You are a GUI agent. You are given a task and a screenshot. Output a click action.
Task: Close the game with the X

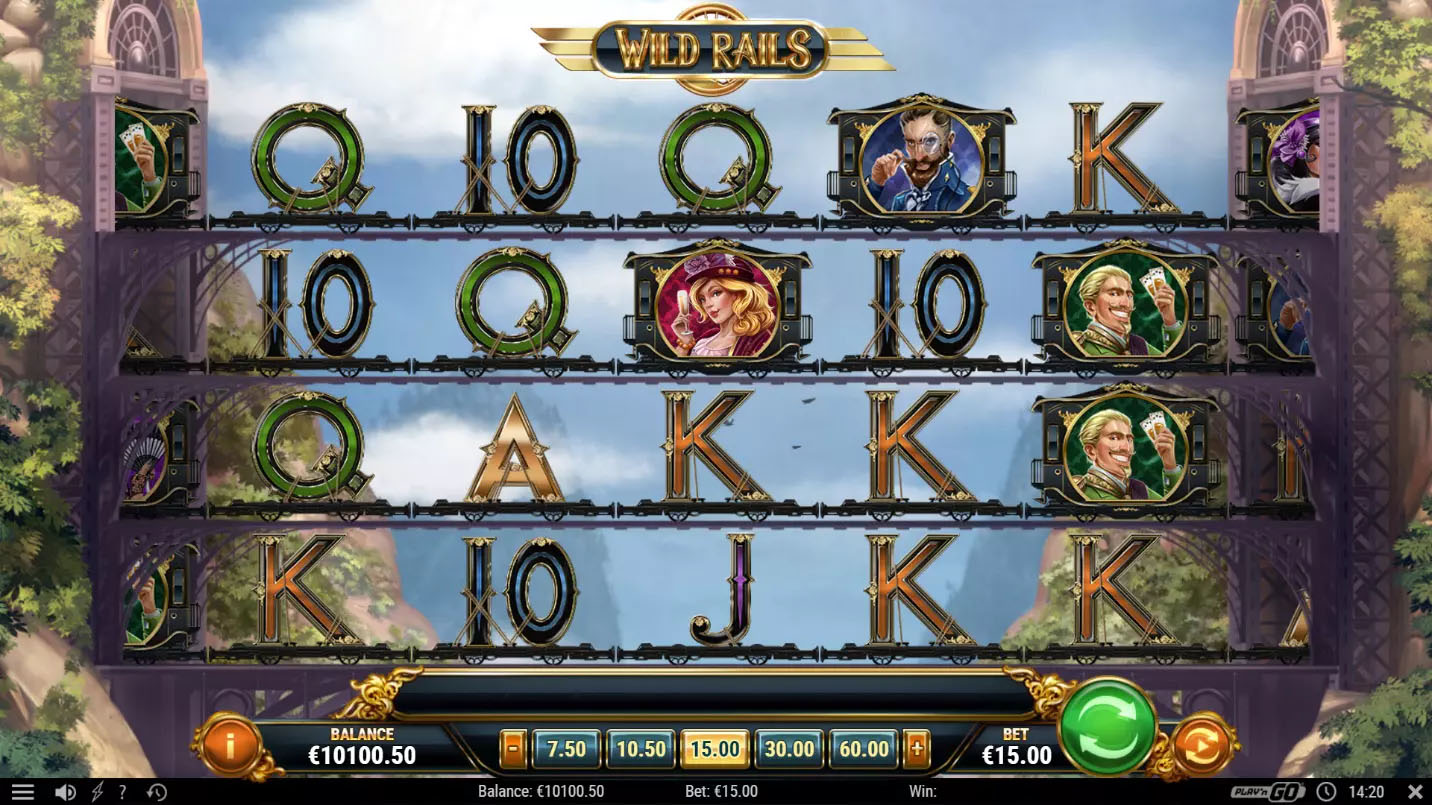pos(1413,792)
